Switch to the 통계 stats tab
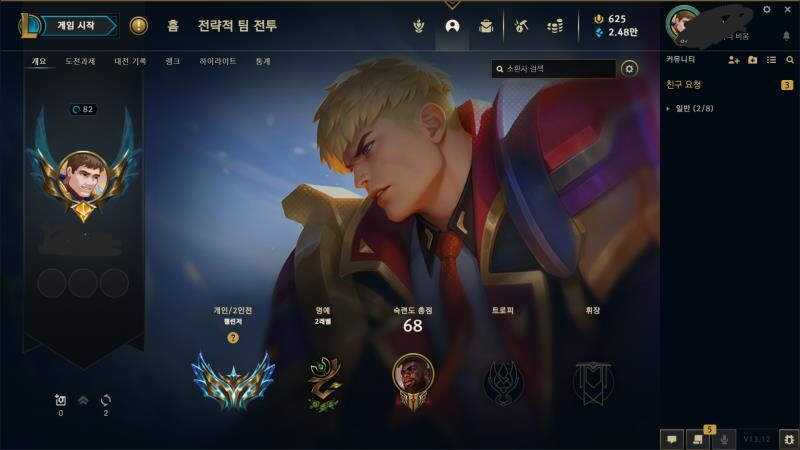The image size is (800, 450). click(263, 61)
